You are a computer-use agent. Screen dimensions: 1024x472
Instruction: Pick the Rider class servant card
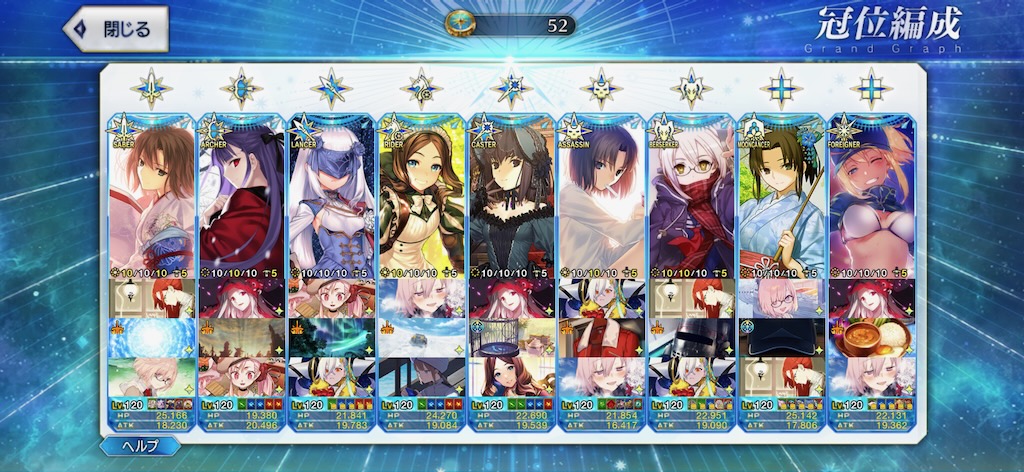pos(422,200)
